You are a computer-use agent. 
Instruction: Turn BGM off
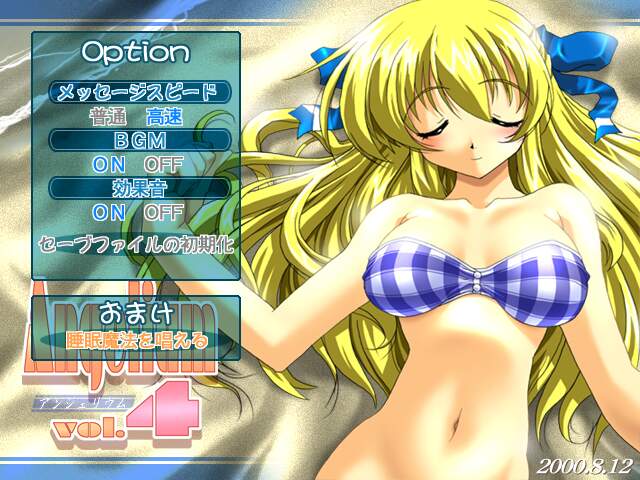tap(163, 163)
